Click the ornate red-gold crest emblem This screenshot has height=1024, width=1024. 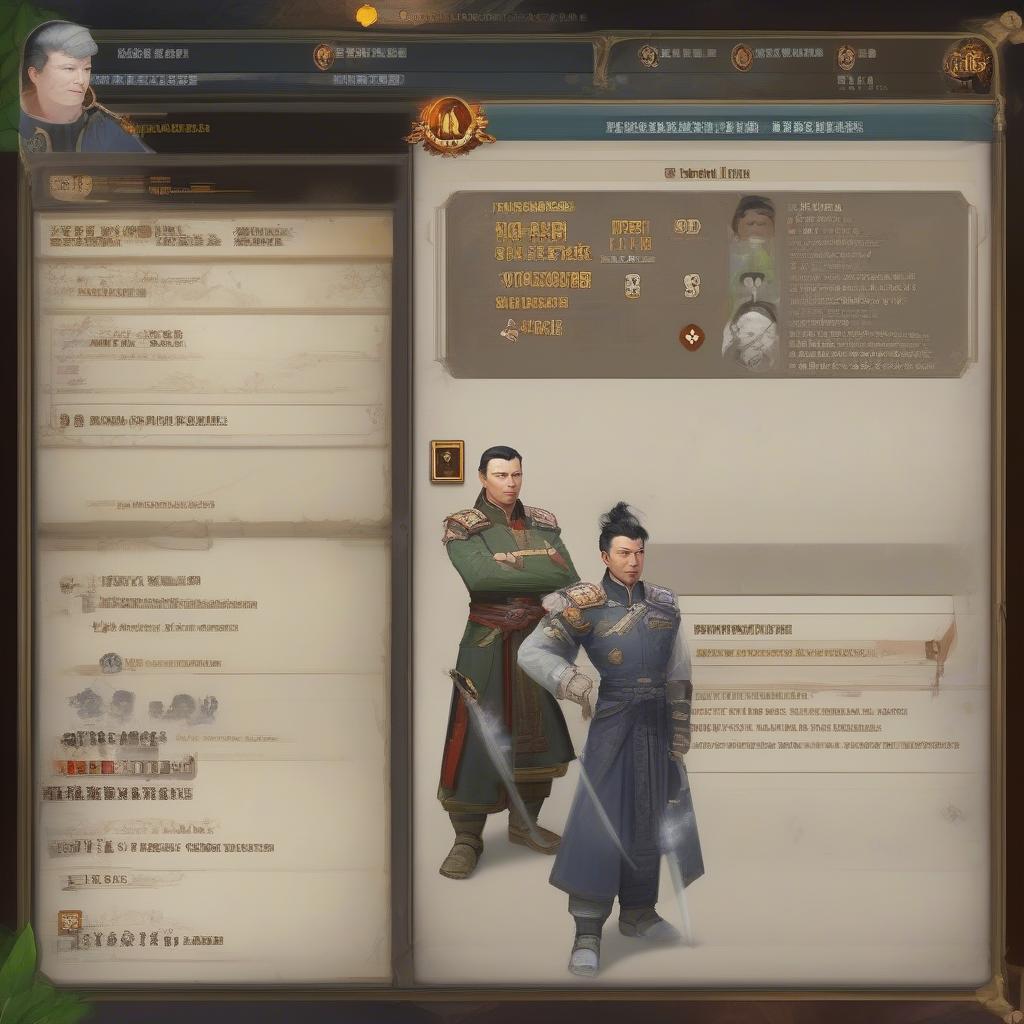click(x=449, y=126)
